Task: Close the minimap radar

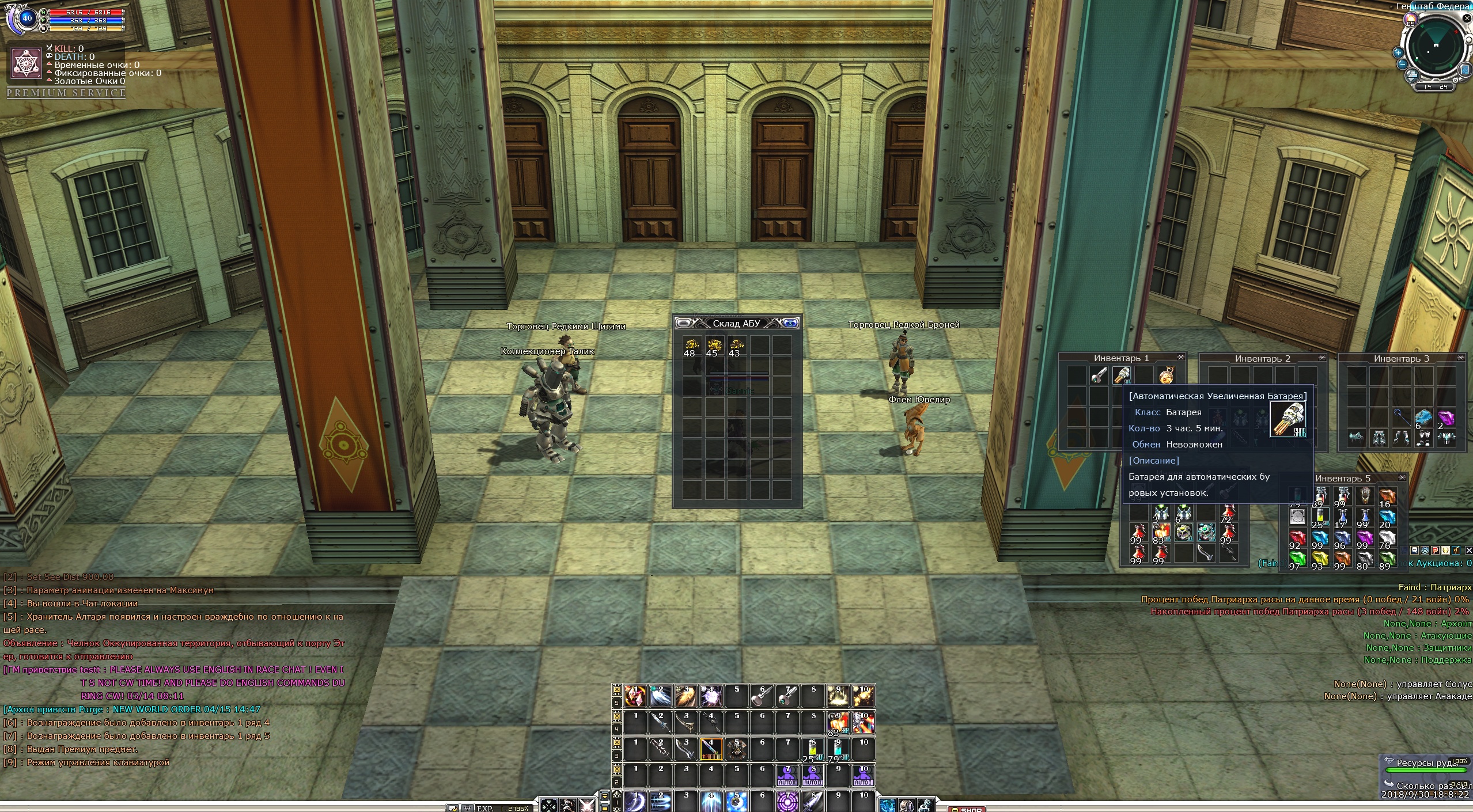Action: pyautogui.click(x=1467, y=18)
